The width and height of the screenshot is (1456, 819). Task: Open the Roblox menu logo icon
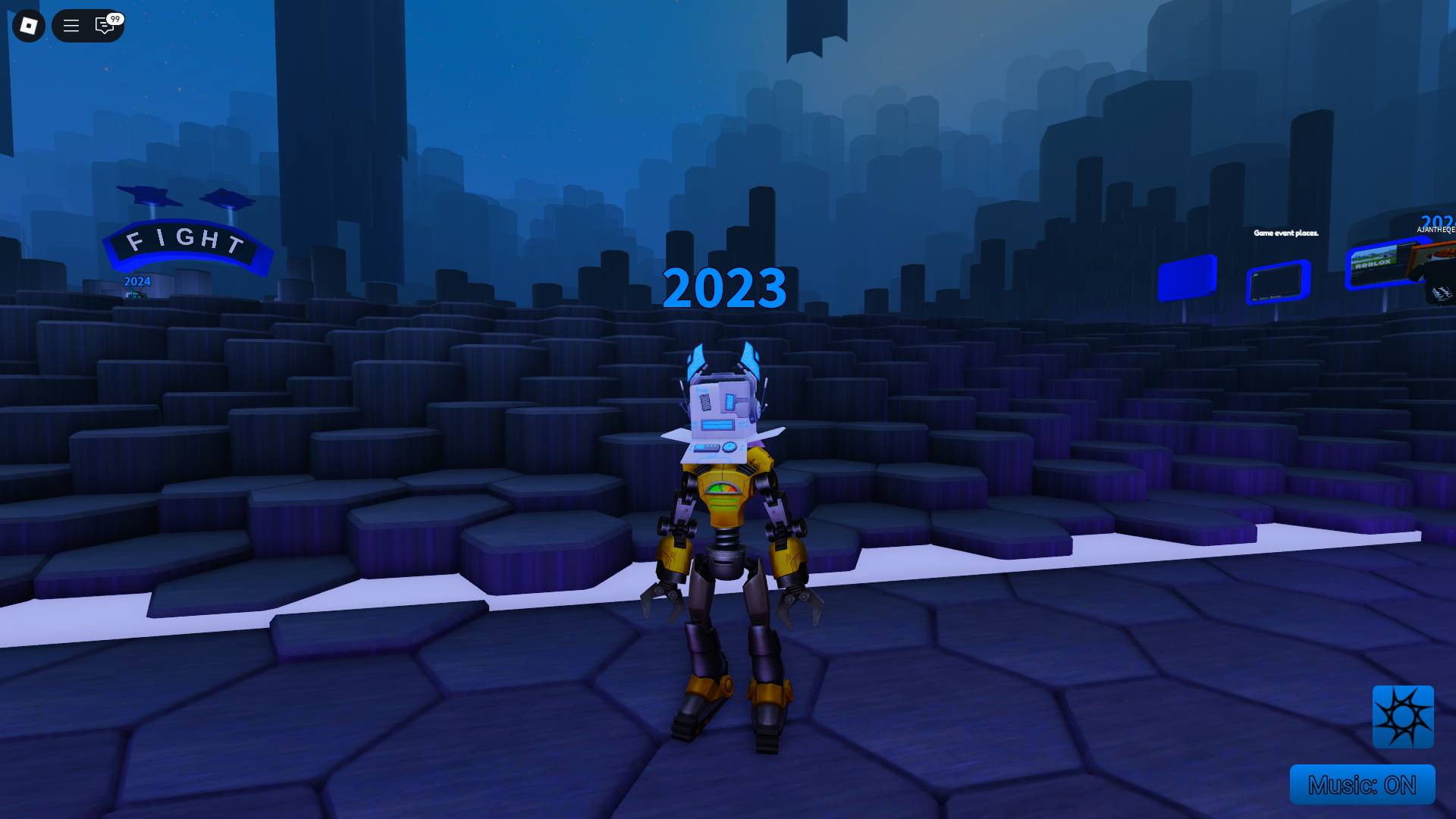(x=28, y=25)
